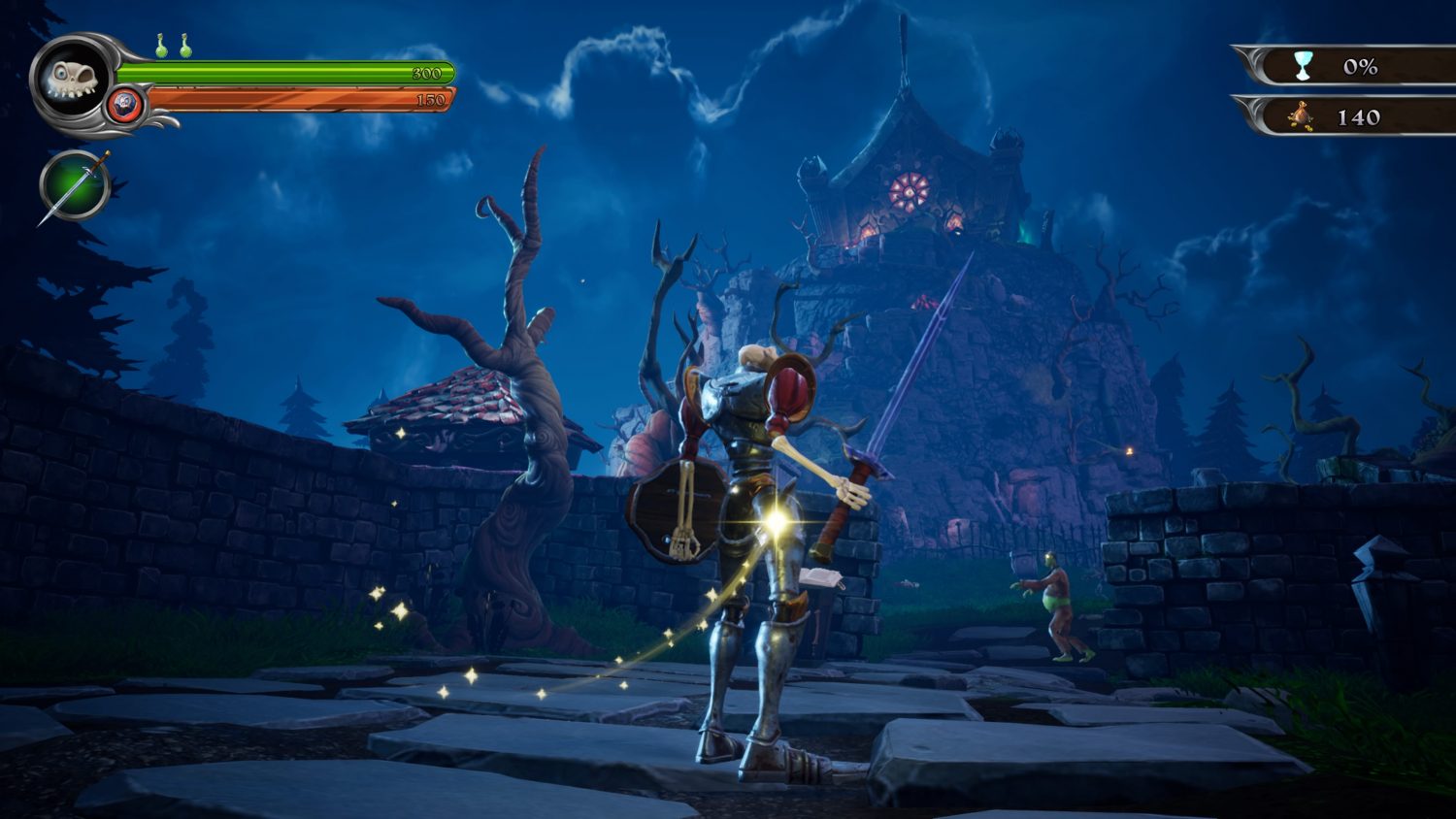The height and width of the screenshot is (819, 1456).
Task: Click the skull character portrait
Action: click(x=72, y=79)
